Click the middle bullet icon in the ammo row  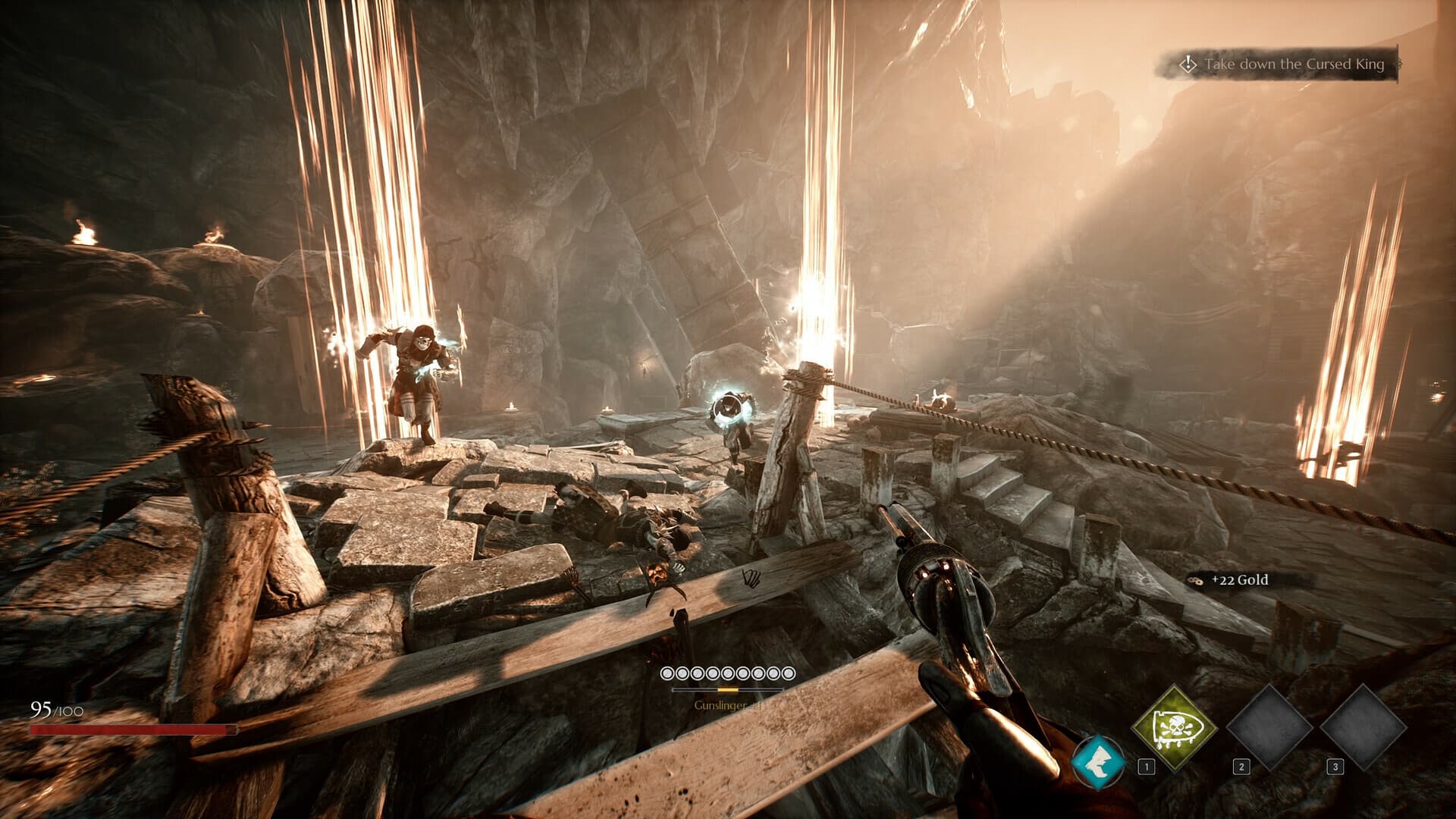pos(727,673)
